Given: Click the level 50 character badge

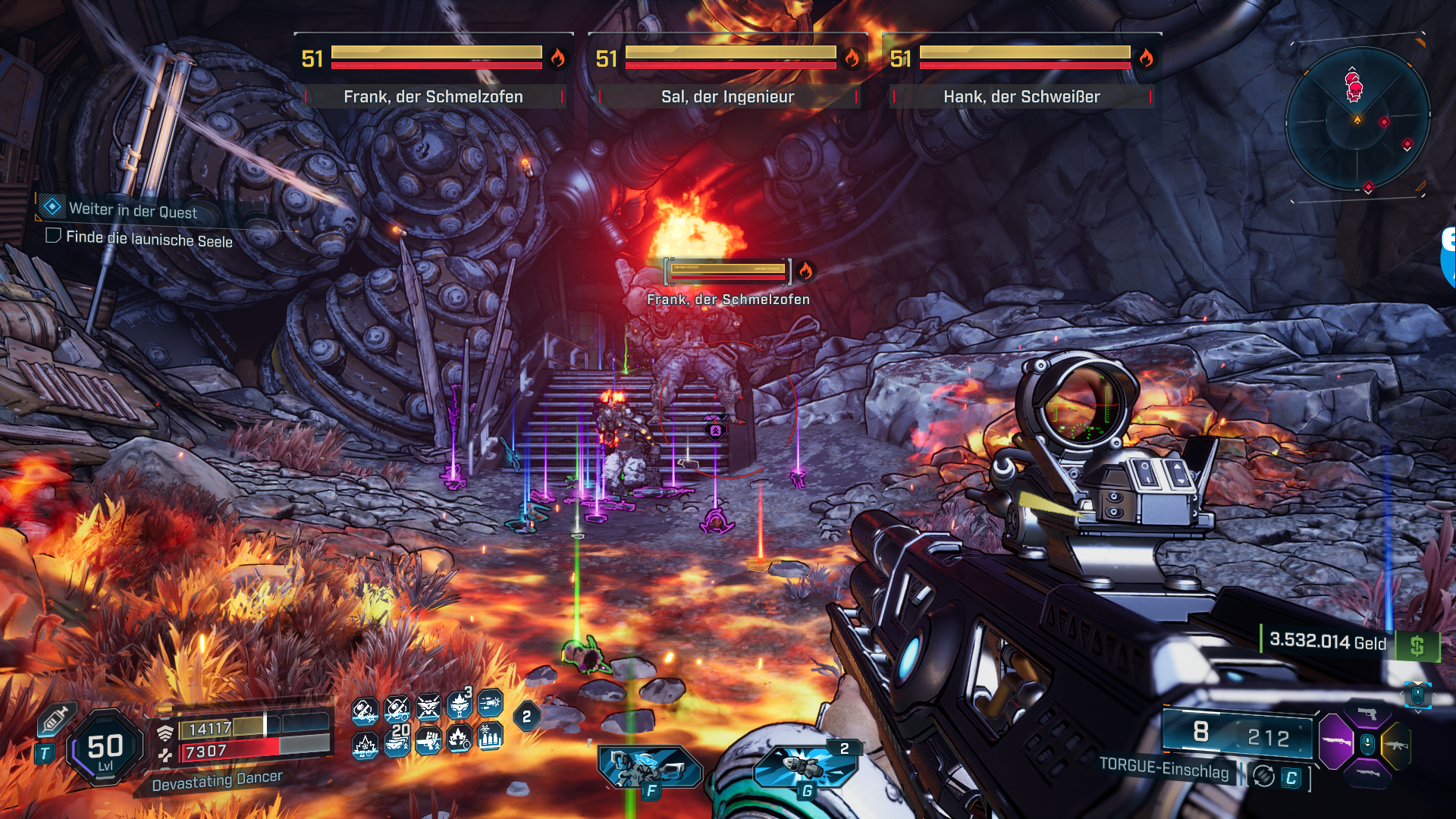Looking at the screenshot, I should (105, 748).
